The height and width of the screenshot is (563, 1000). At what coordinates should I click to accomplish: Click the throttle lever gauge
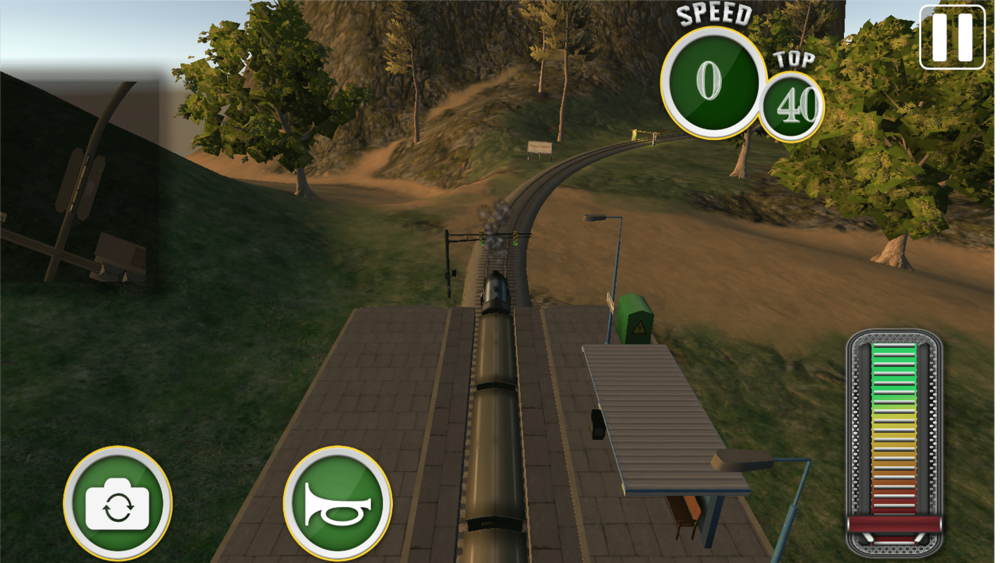(x=894, y=443)
